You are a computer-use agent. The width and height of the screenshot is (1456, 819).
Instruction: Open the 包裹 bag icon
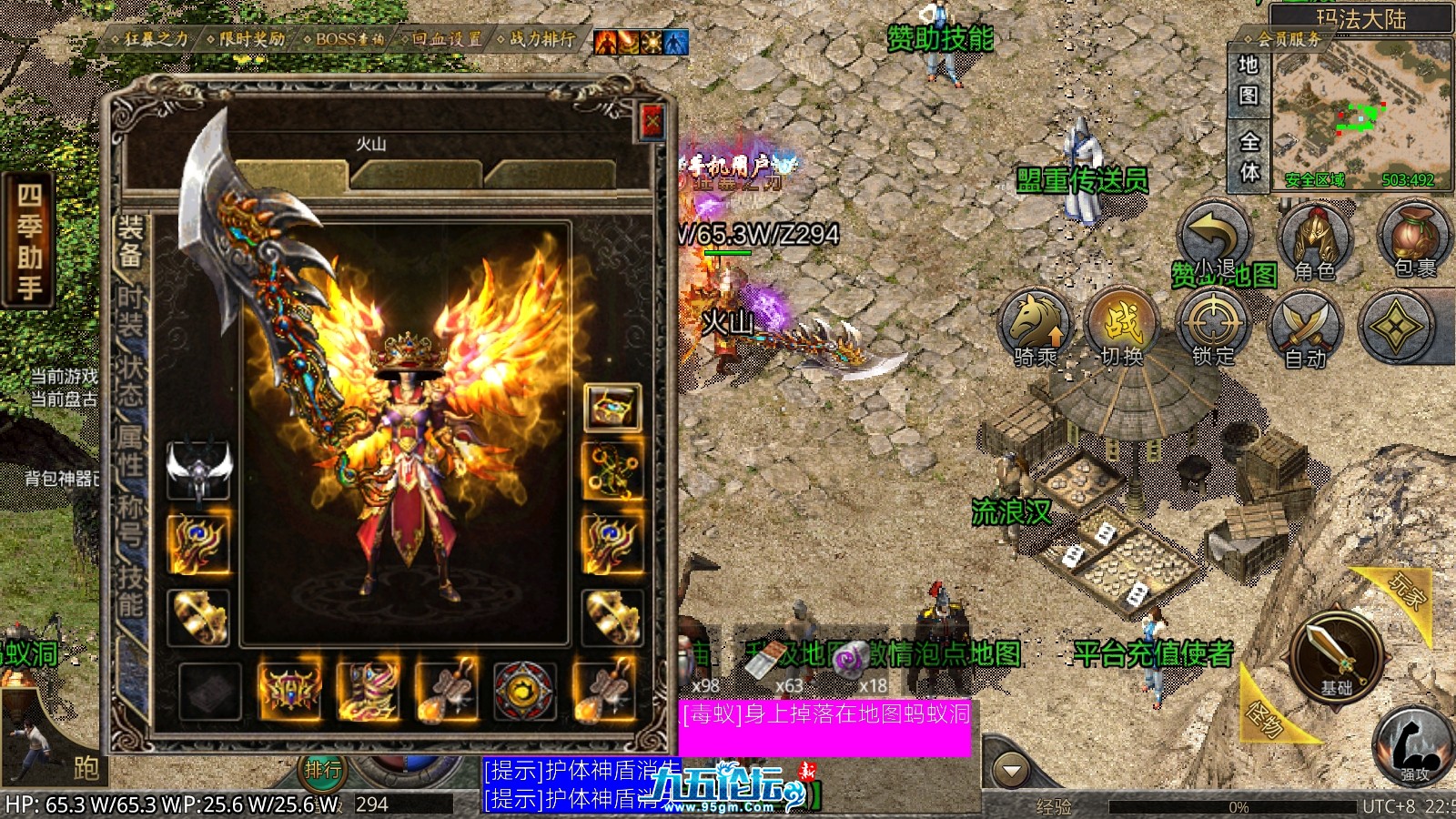click(1413, 240)
